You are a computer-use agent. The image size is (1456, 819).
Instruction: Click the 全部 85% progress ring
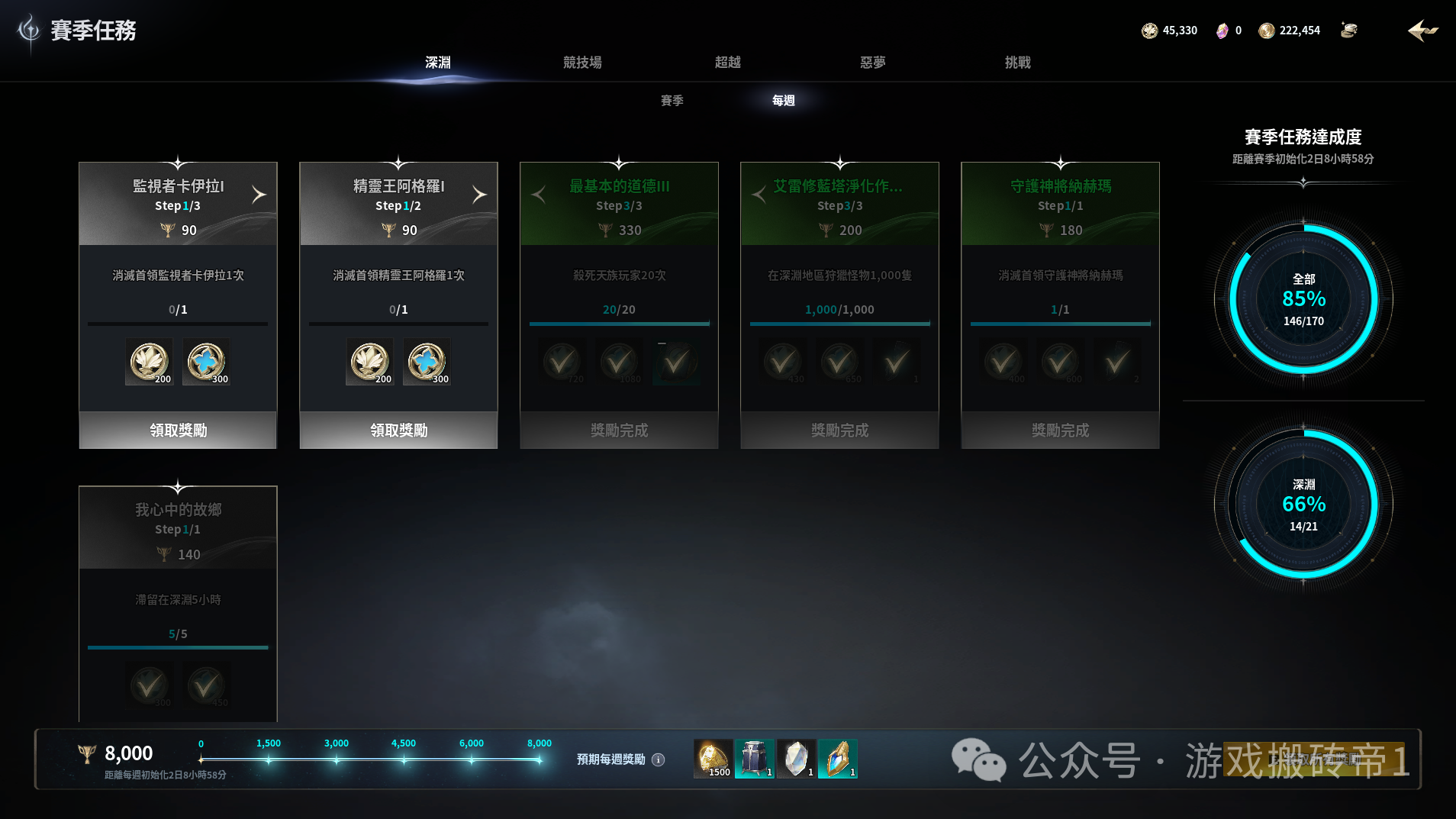point(1303,298)
